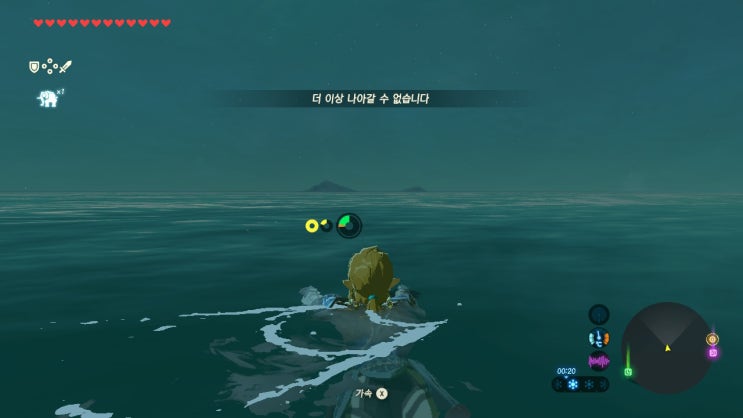The image size is (743, 418).
Task: Select the shield quick-equip icon
Action: (33, 67)
